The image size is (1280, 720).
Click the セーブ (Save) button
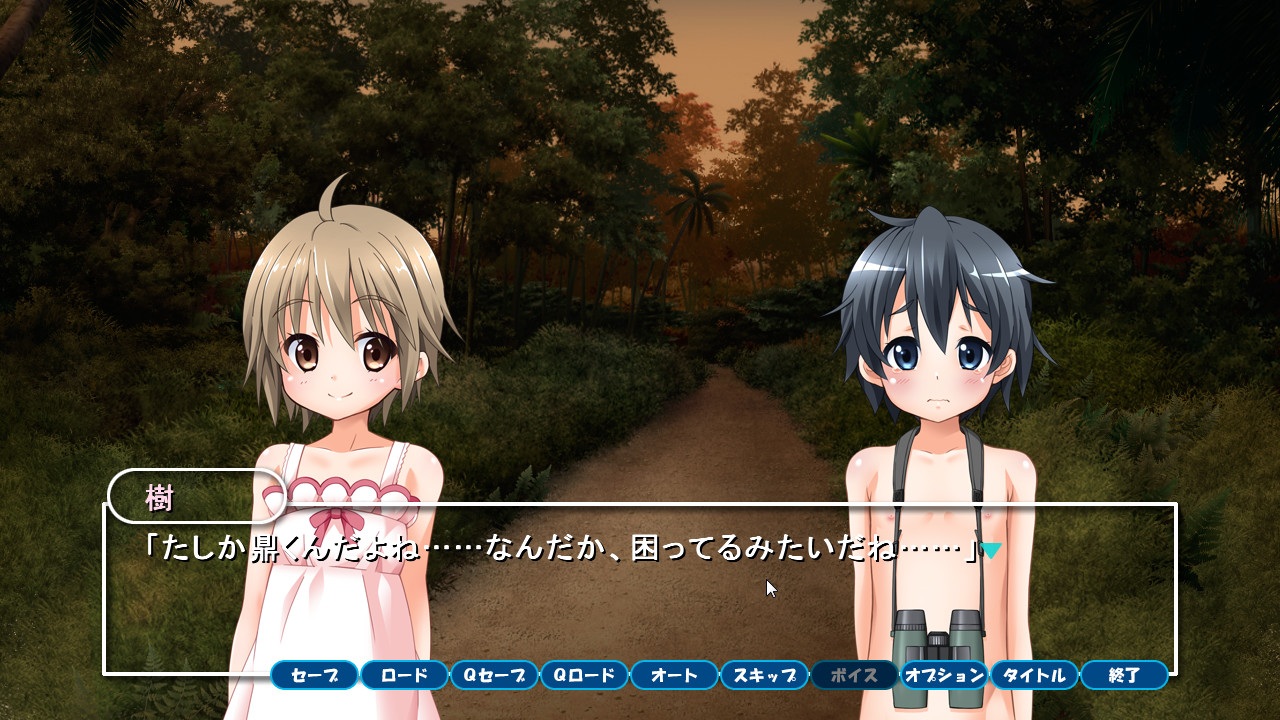click(314, 675)
